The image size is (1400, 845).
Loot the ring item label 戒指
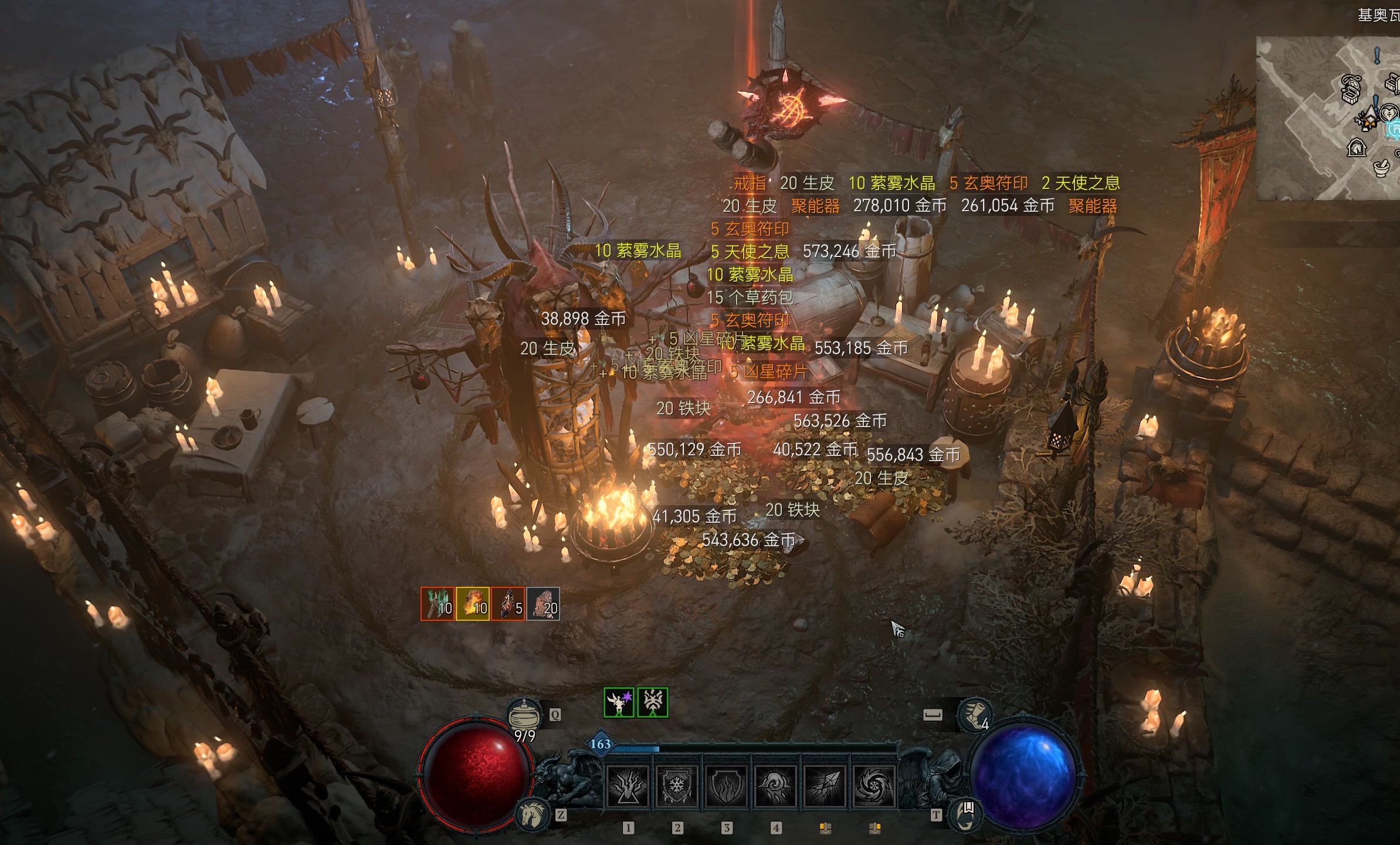coord(750,183)
